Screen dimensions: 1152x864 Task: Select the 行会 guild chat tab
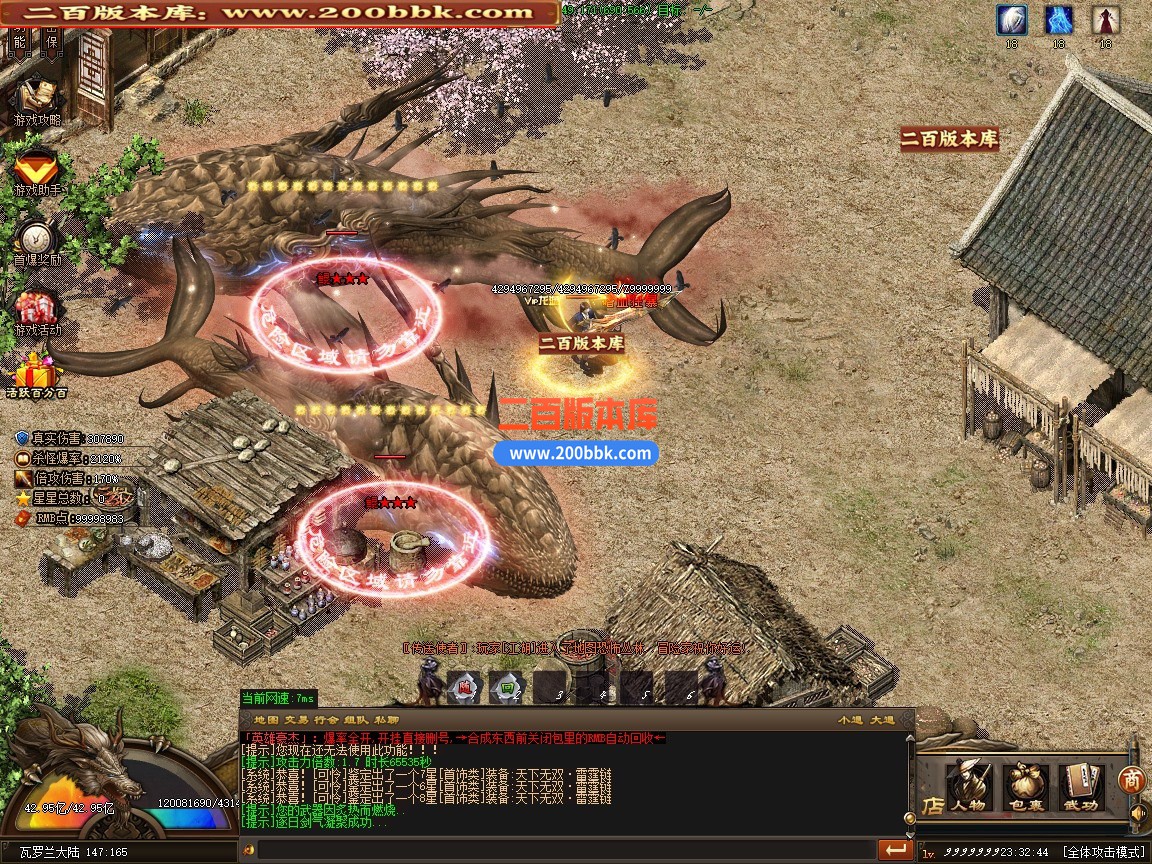(326, 719)
